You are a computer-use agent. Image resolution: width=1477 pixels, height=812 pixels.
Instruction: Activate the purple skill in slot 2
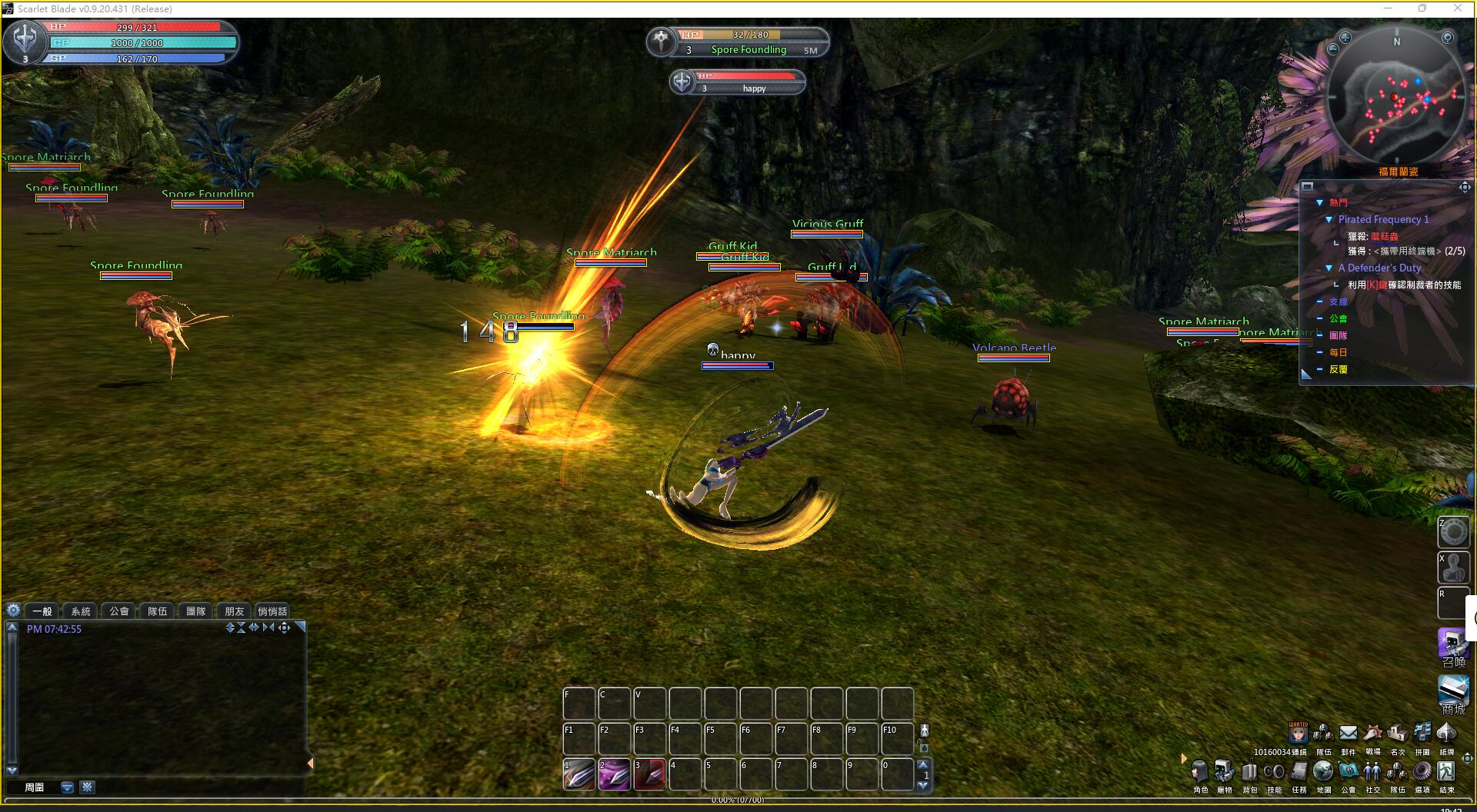614,774
